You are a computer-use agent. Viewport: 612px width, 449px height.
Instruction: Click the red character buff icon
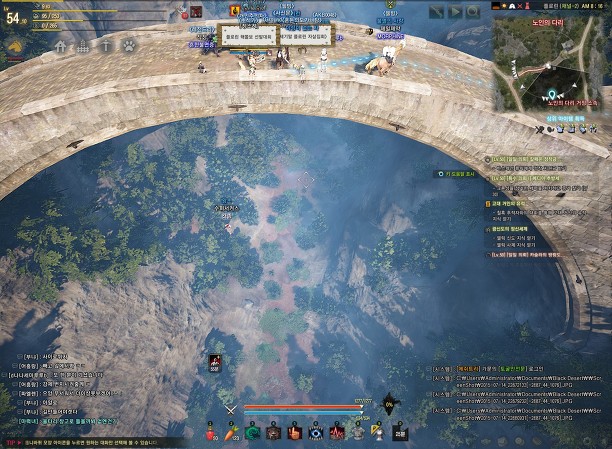(215, 362)
